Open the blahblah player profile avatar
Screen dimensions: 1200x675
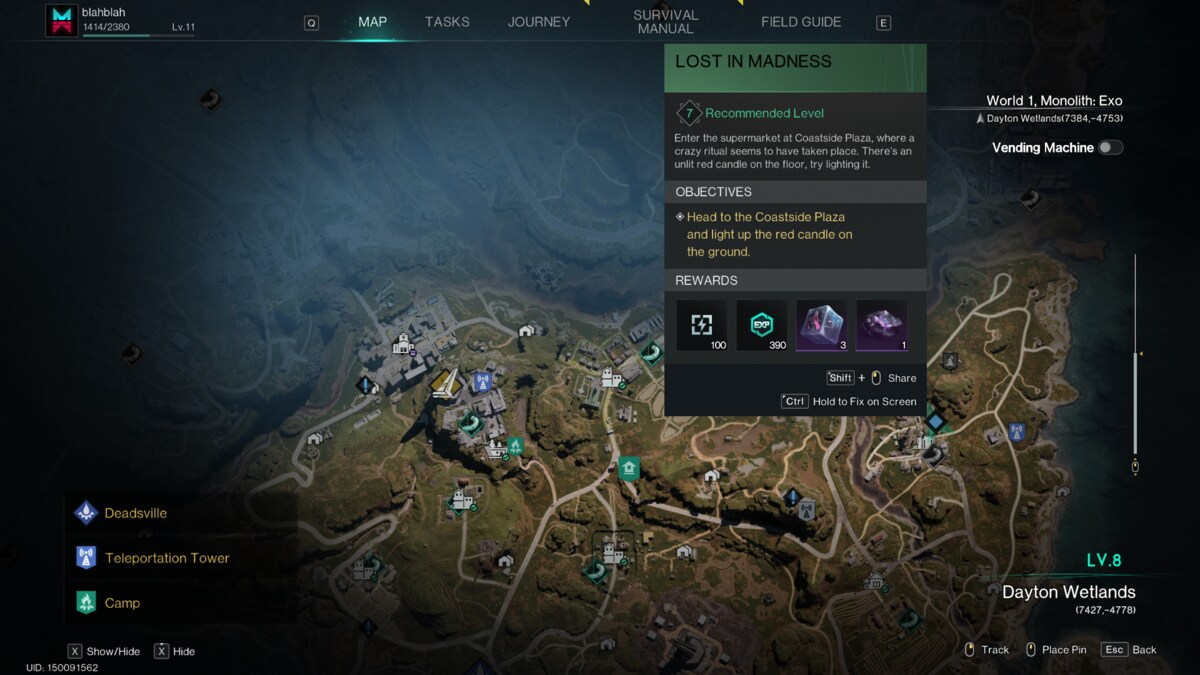[61, 21]
